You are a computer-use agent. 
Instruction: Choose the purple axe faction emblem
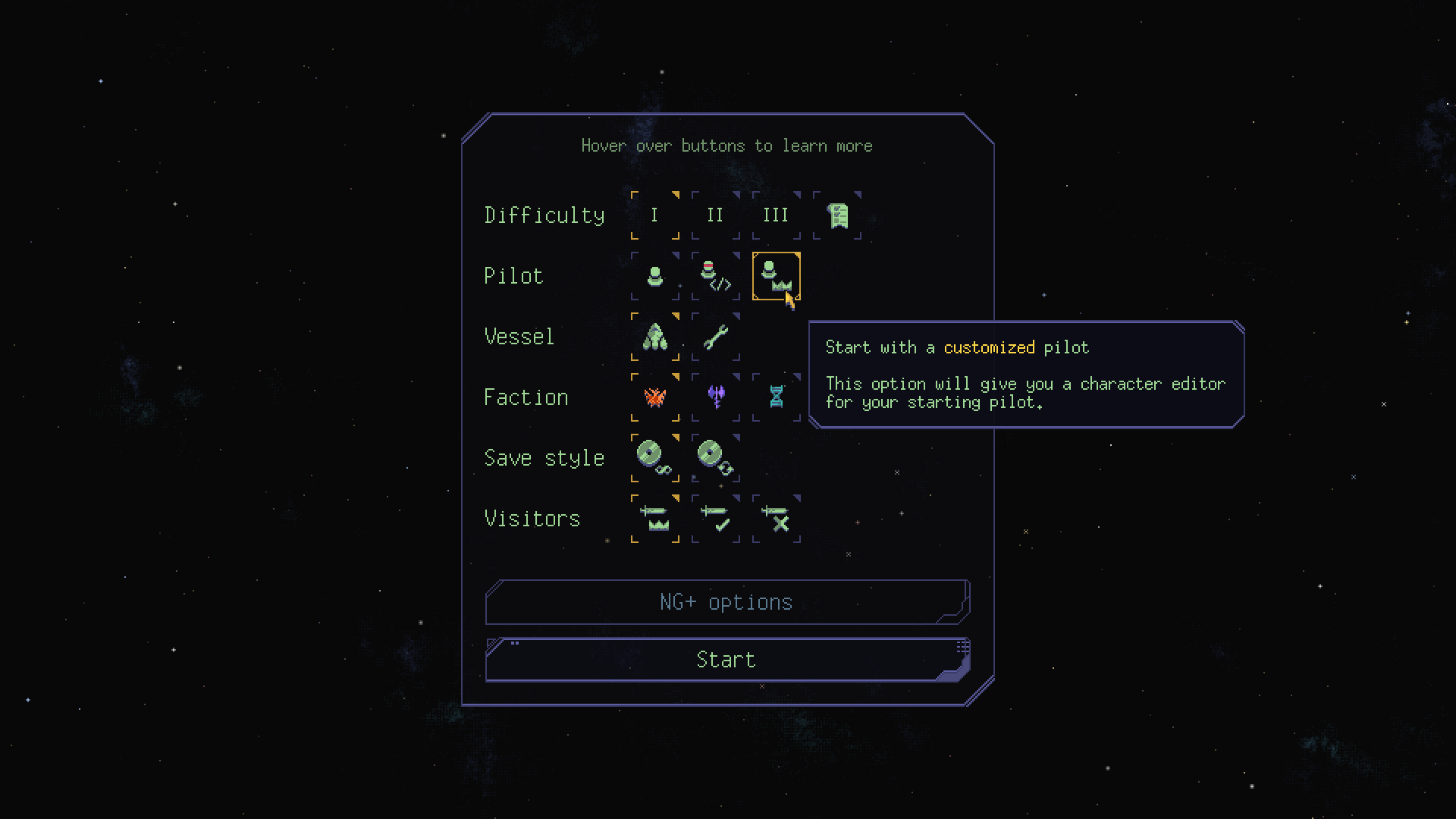coord(715,397)
